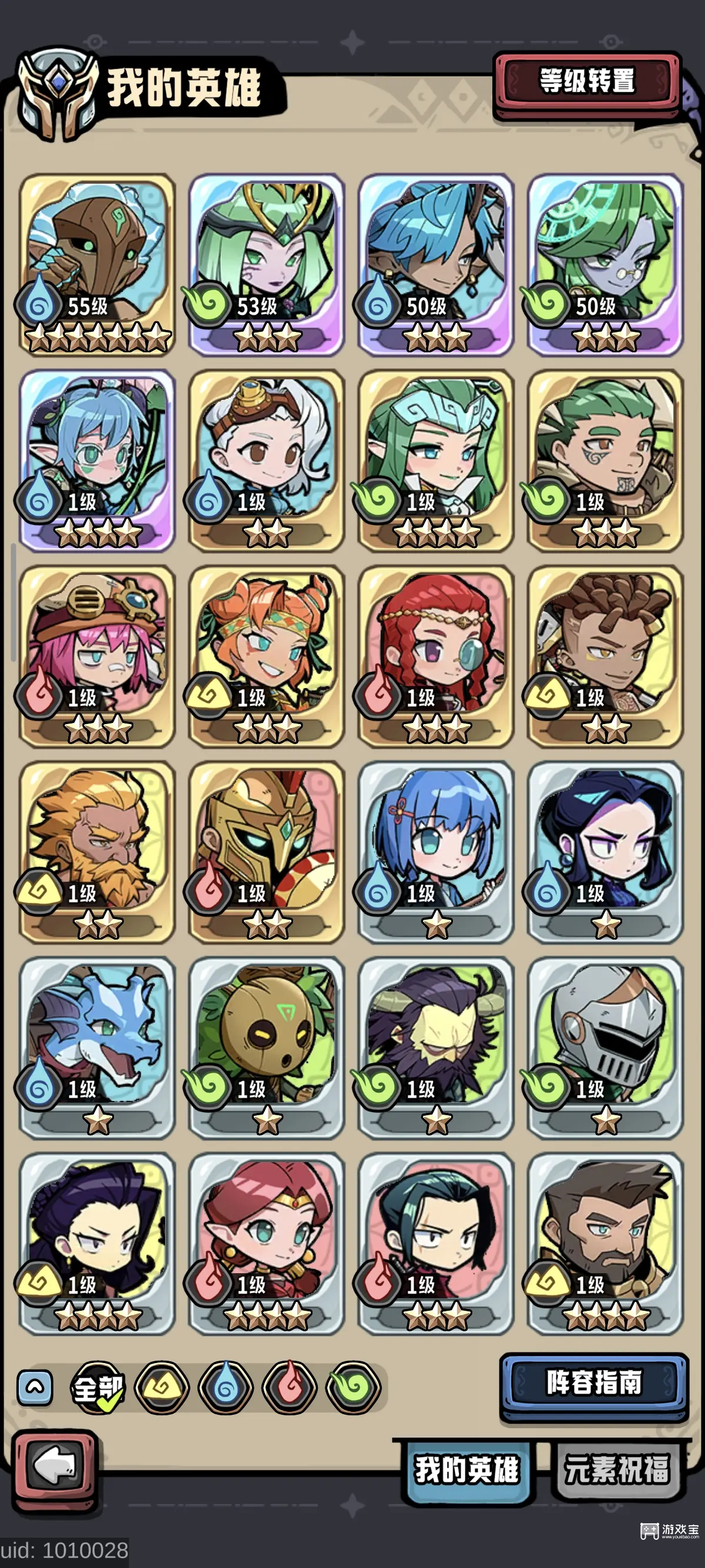Pick the pink-haired hero with goggles hat
This screenshot has width=705, height=1568.
(98, 655)
